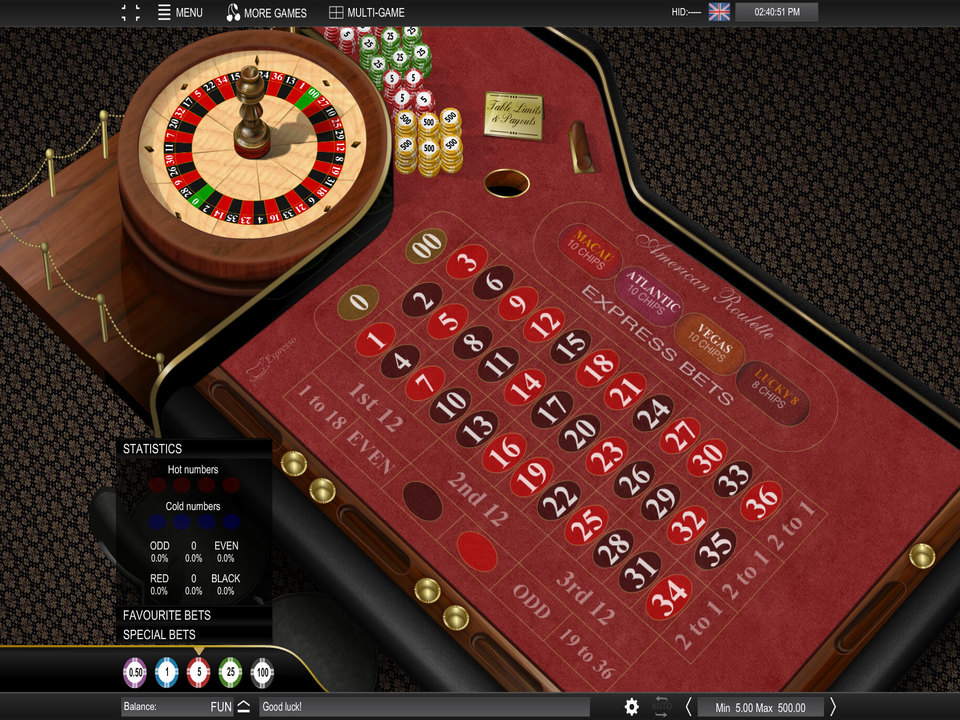
Task: Change language using the UK flag
Action: 719,12
